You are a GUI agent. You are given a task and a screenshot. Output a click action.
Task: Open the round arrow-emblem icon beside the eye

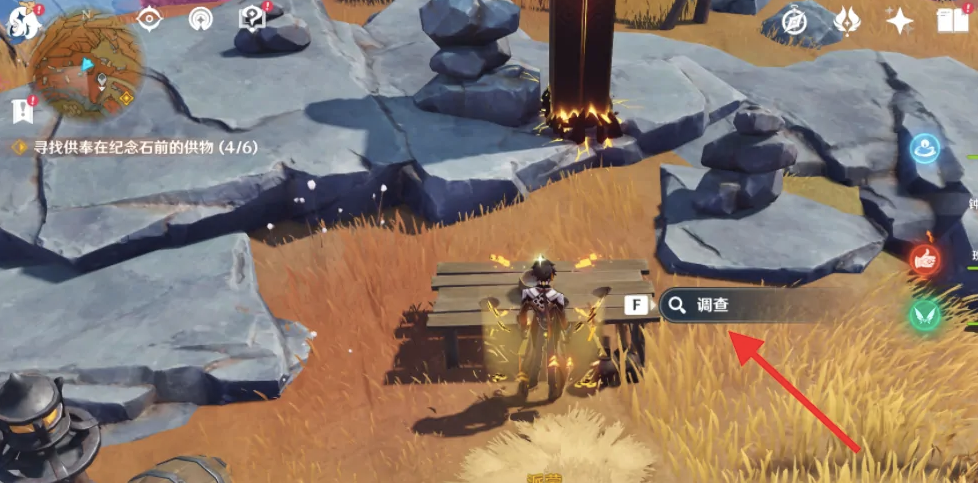[x=201, y=19]
